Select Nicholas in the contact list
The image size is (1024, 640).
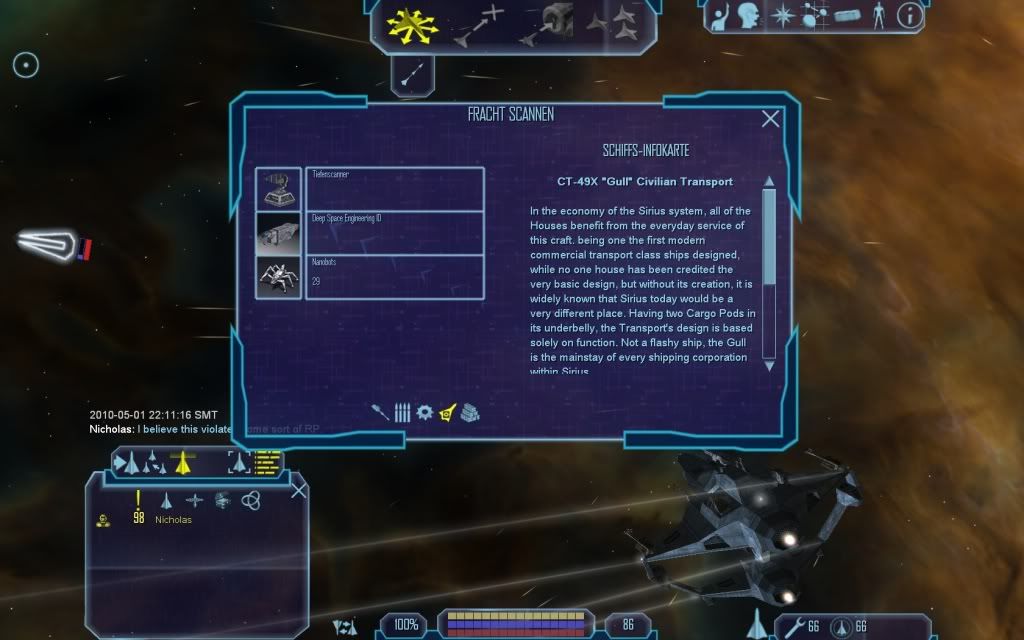(173, 520)
